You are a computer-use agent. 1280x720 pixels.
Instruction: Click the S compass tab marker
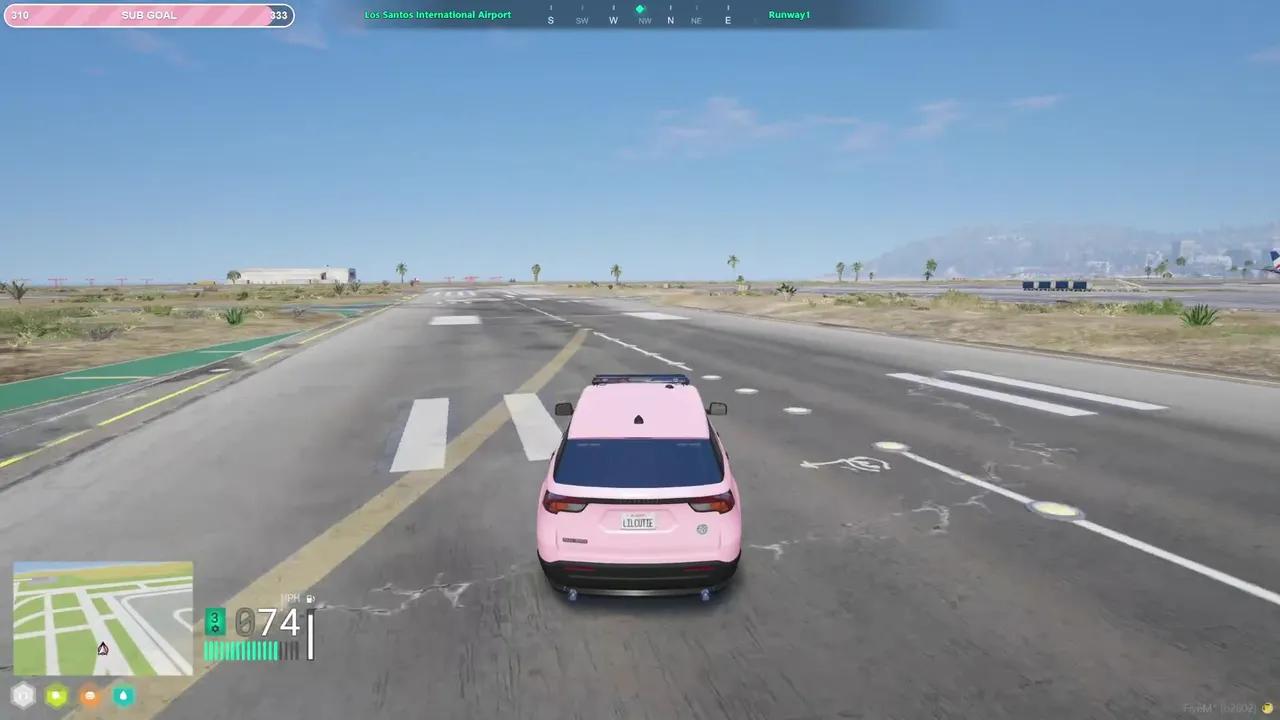[550, 20]
